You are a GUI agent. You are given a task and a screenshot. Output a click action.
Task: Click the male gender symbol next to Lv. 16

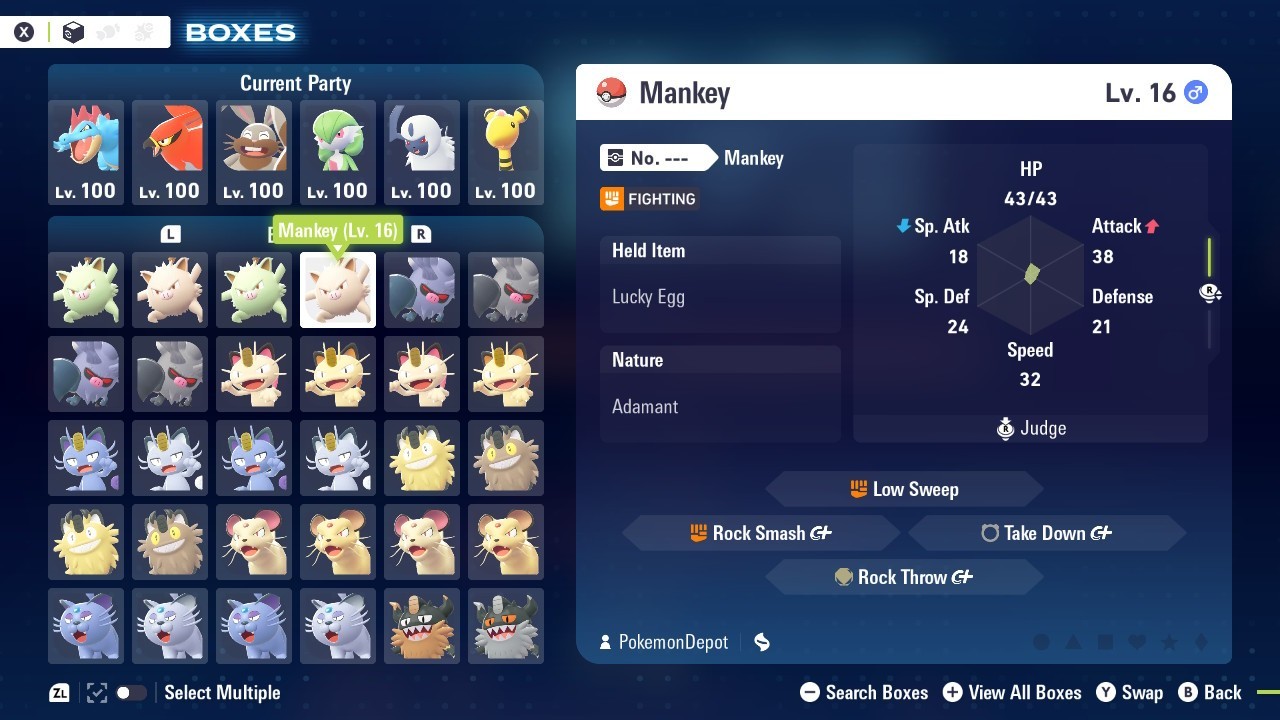(1194, 90)
